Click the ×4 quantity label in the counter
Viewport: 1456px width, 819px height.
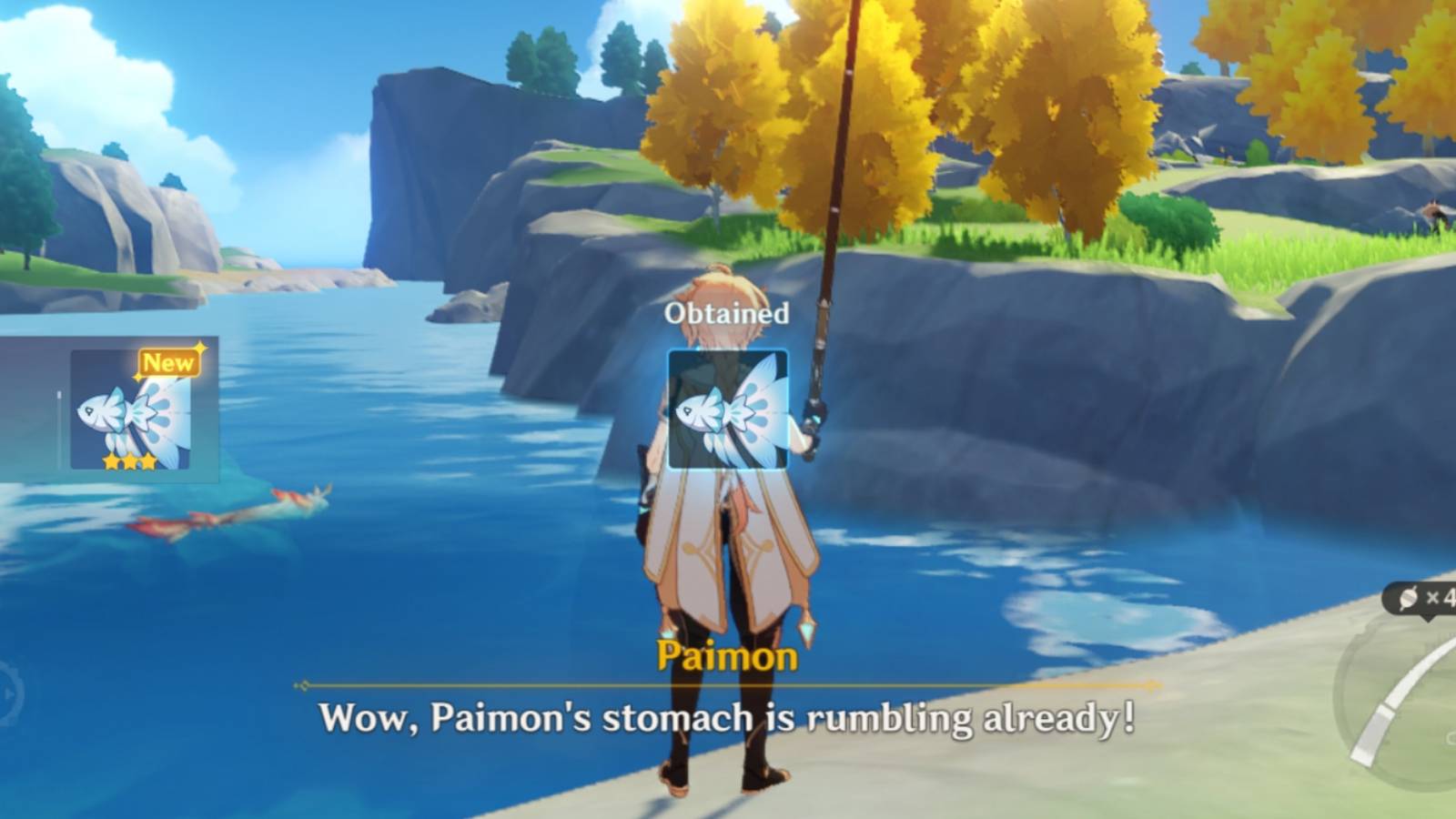tap(1442, 596)
